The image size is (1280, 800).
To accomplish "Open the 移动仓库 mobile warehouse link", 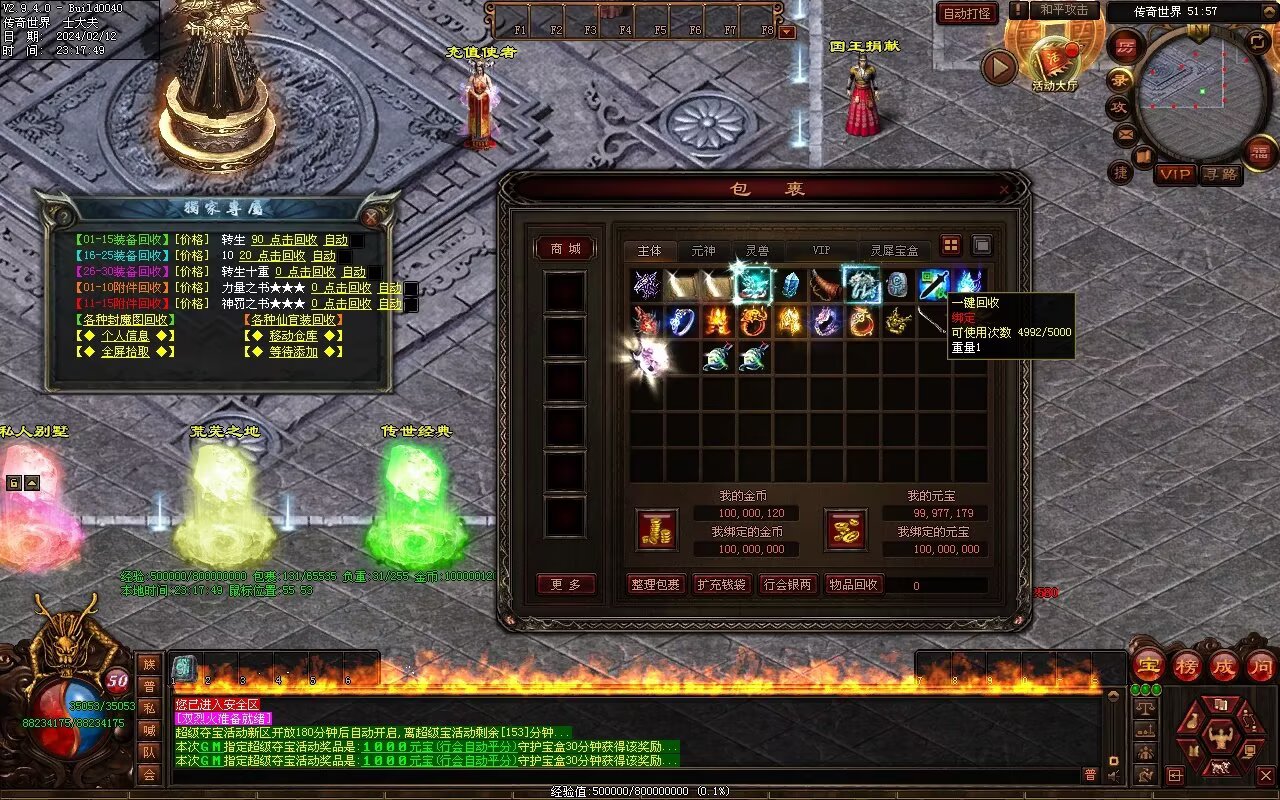I will pos(293,336).
